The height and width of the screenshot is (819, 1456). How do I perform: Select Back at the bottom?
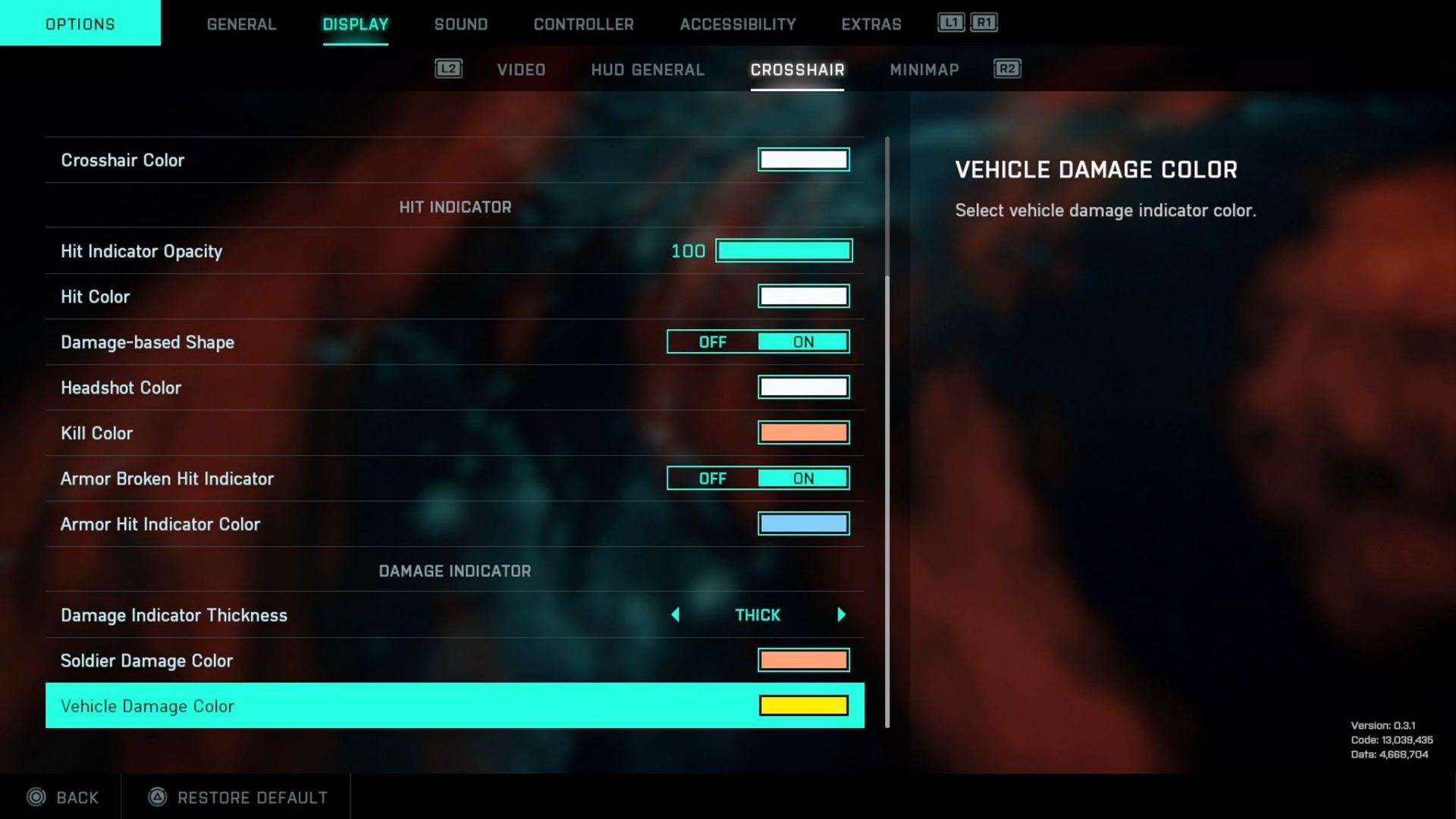point(76,797)
